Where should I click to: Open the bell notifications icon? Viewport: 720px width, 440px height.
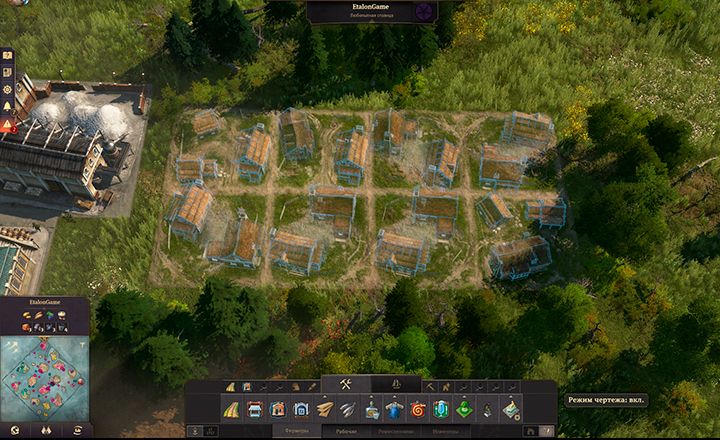[x=7, y=107]
